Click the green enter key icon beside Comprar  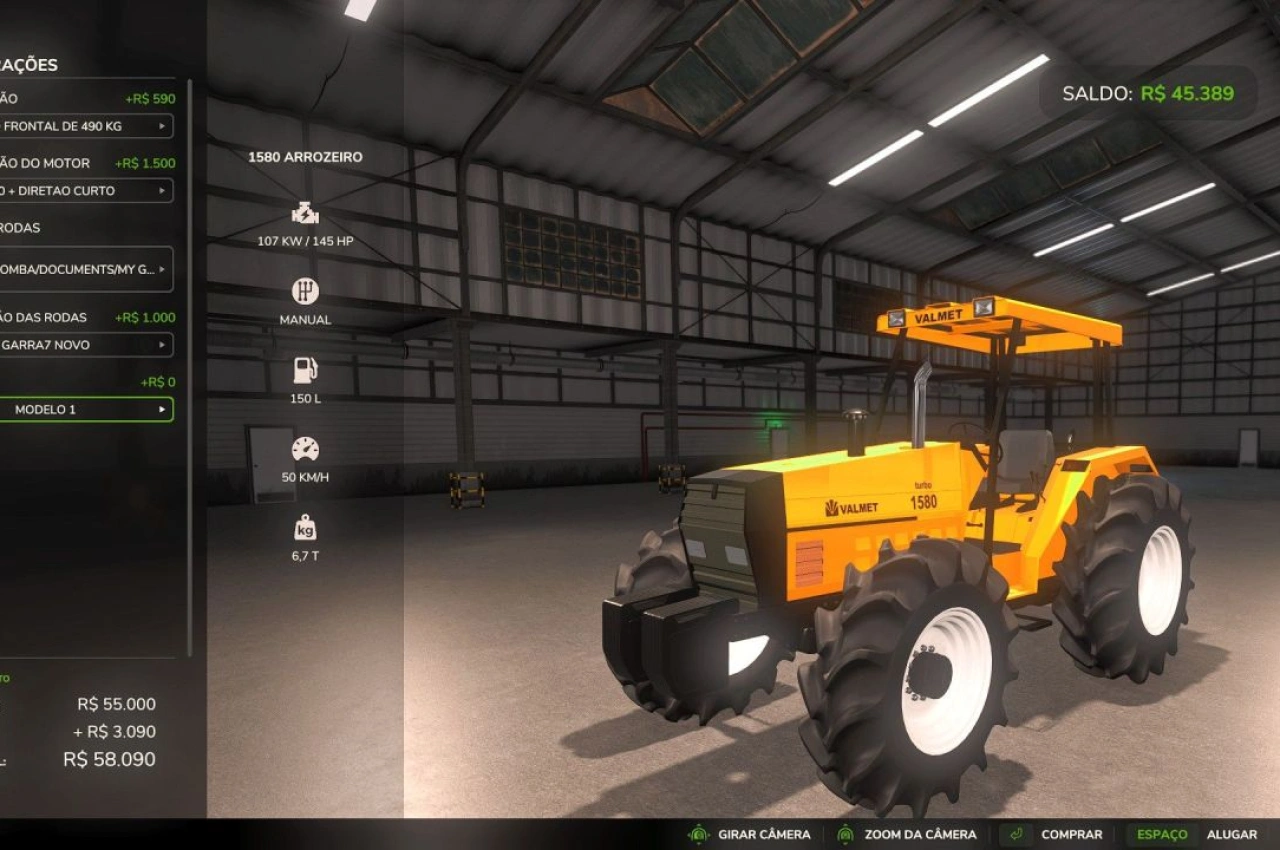[x=1016, y=834]
